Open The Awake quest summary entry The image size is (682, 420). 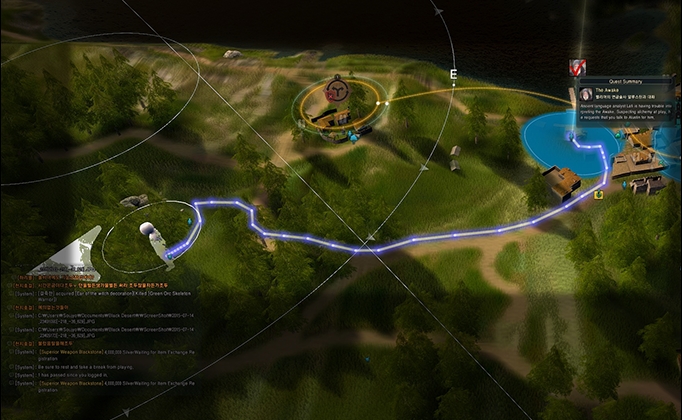click(608, 89)
